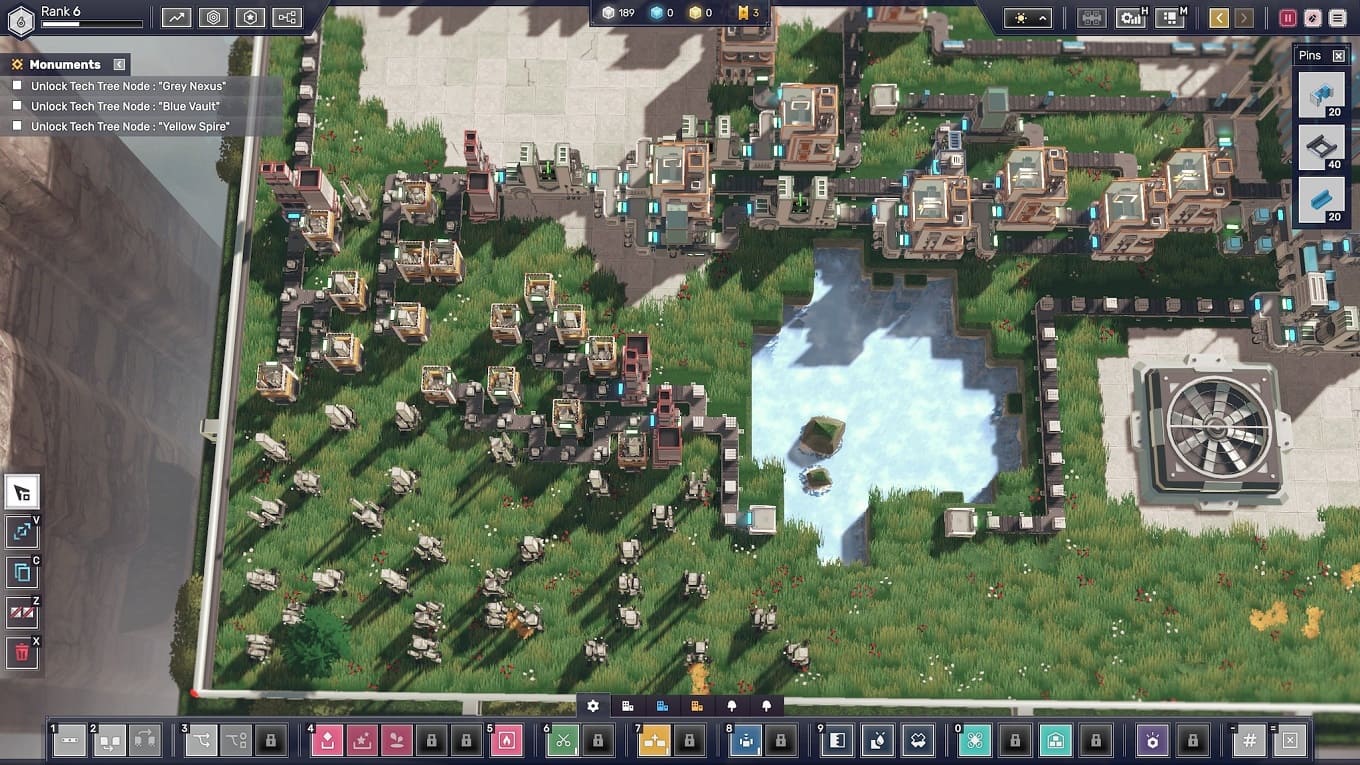Close the Pins panel
The image size is (1360, 765).
[x=1339, y=56]
